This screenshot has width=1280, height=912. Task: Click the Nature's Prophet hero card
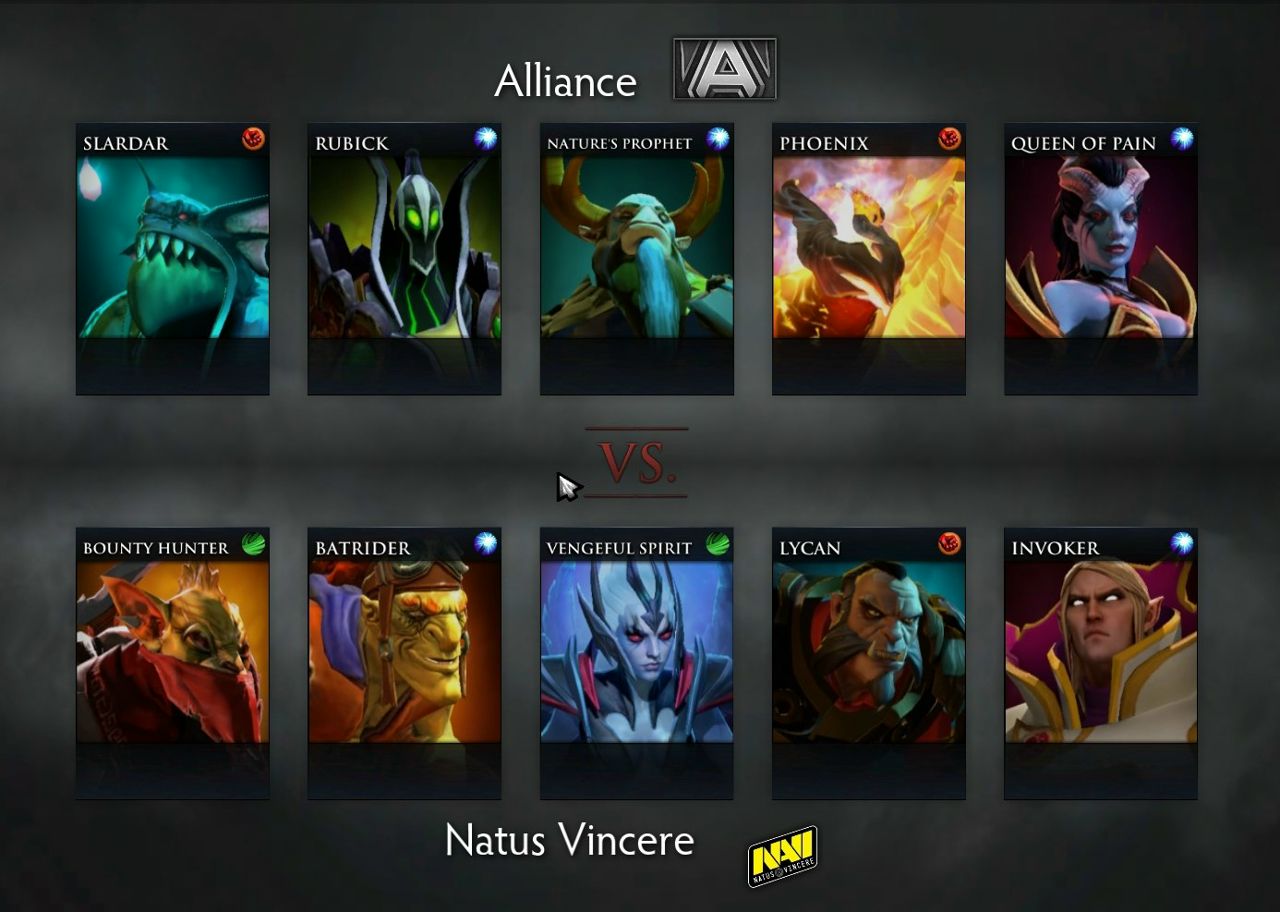tap(637, 258)
